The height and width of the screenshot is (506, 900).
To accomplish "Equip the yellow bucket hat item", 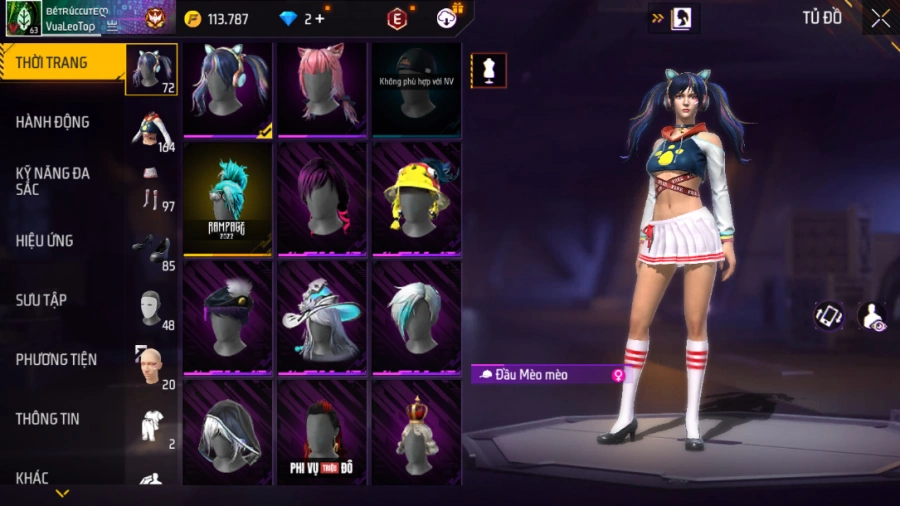I will pyautogui.click(x=416, y=197).
